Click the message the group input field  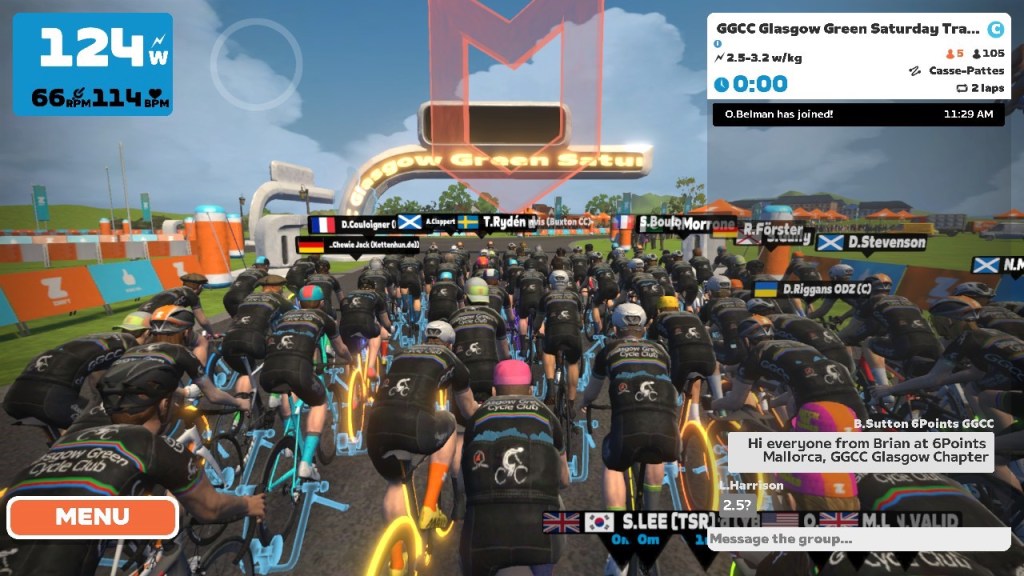click(858, 539)
